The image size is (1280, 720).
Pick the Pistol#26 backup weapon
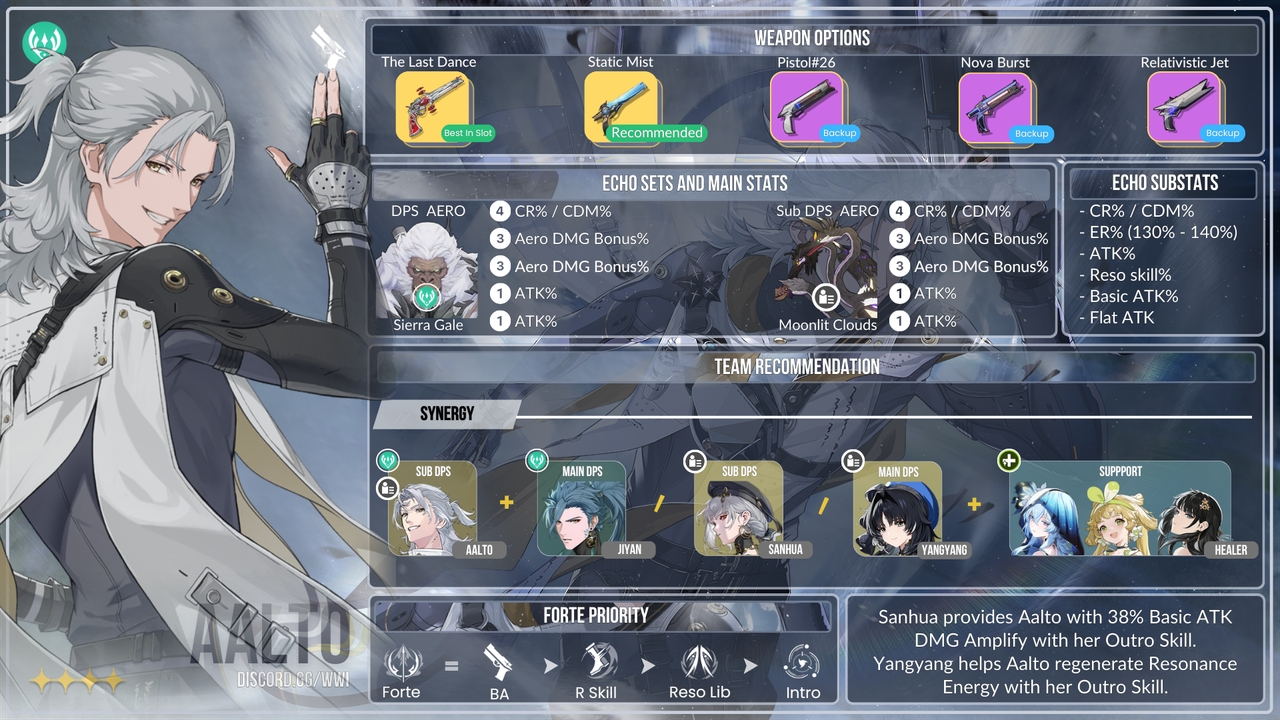click(807, 107)
